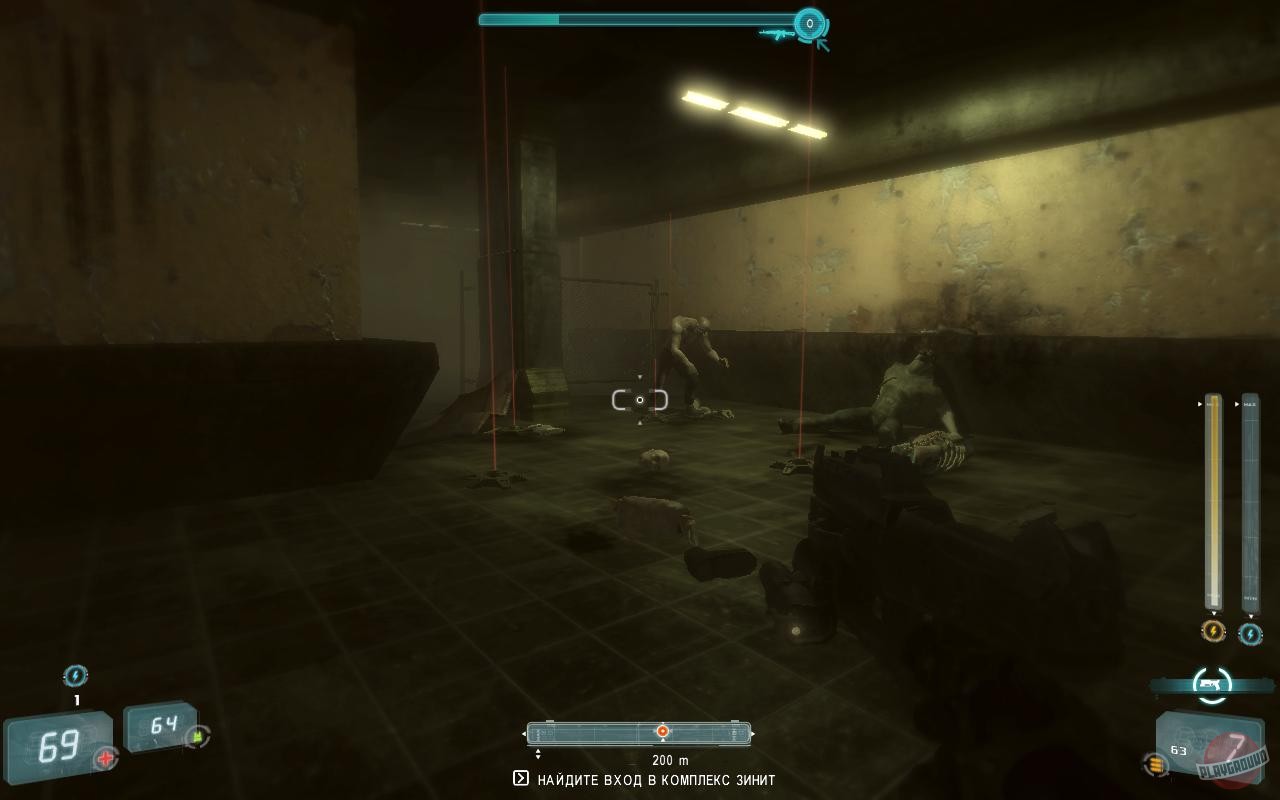Click the right arrow on the compass bar
1280x800 pixels.
753,734
